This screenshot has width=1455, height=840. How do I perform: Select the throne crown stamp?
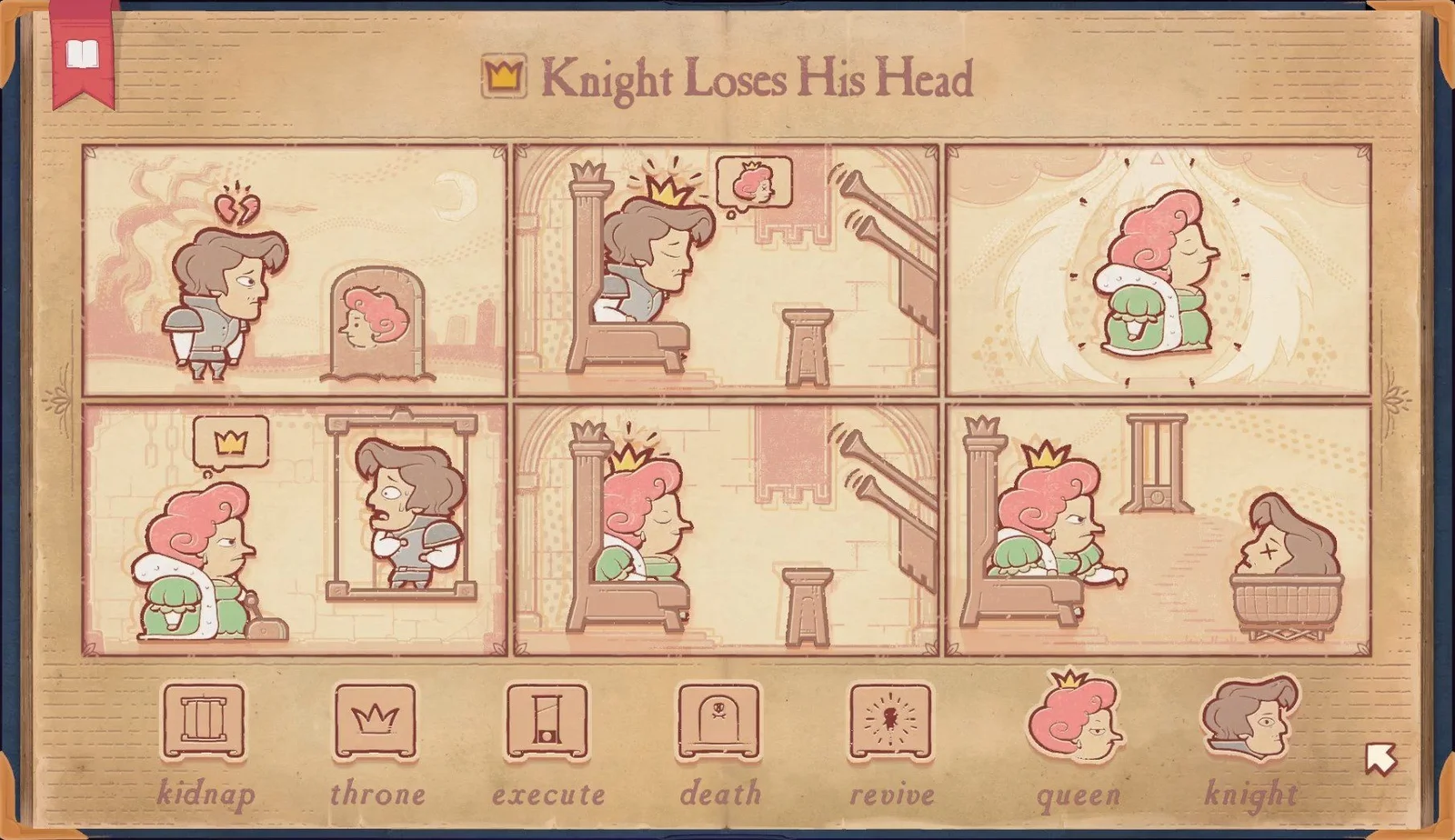pyautogui.click(x=375, y=723)
